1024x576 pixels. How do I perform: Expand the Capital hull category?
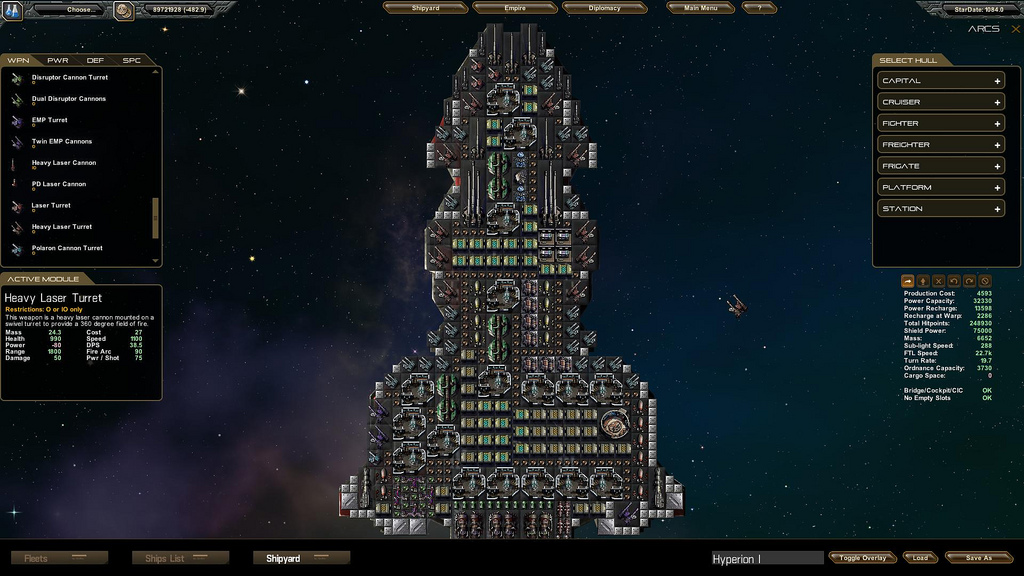pos(940,81)
